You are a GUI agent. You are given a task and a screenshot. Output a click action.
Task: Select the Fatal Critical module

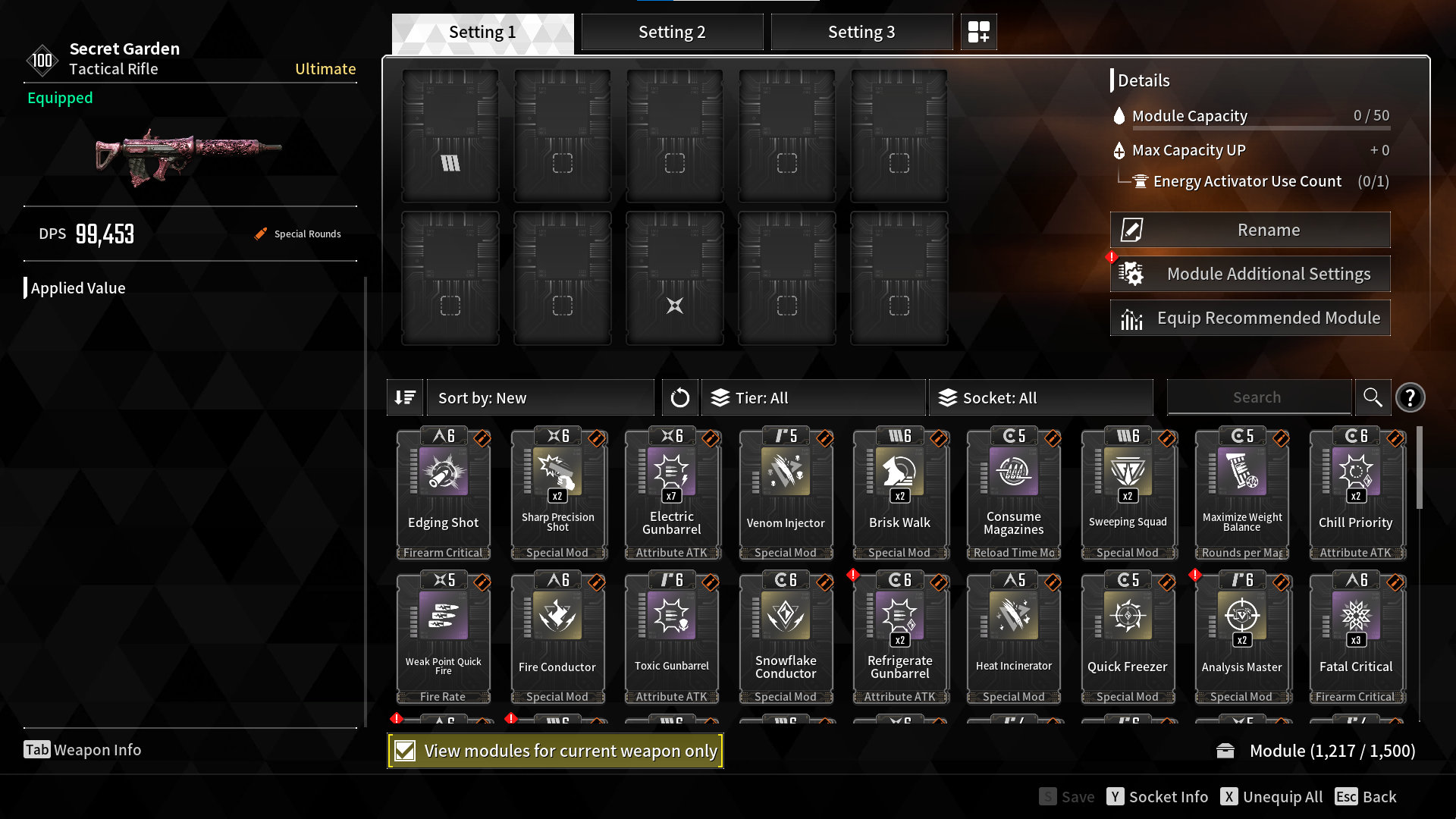pos(1357,637)
